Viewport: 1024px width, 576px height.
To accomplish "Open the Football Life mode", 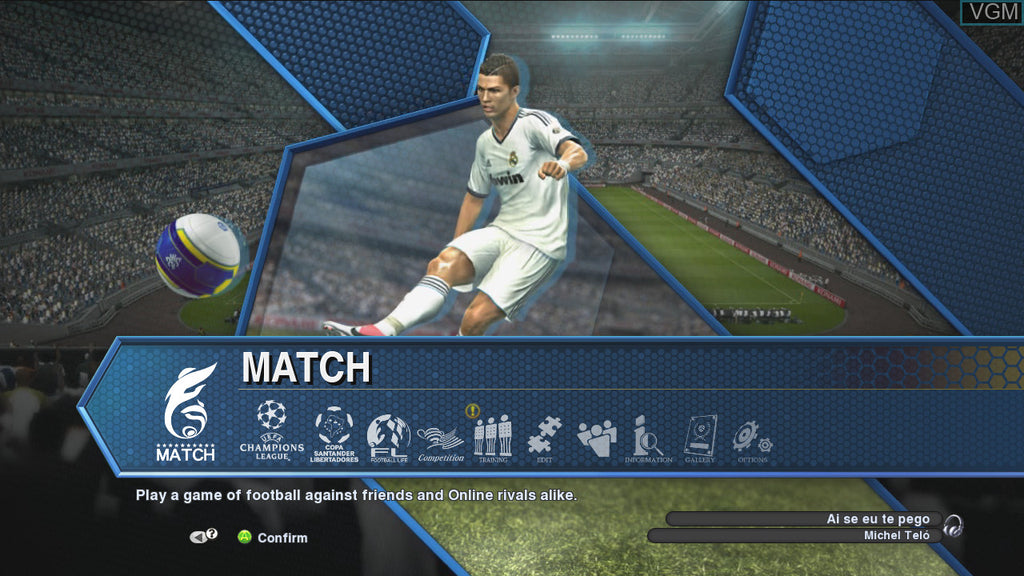I will coord(388,437).
